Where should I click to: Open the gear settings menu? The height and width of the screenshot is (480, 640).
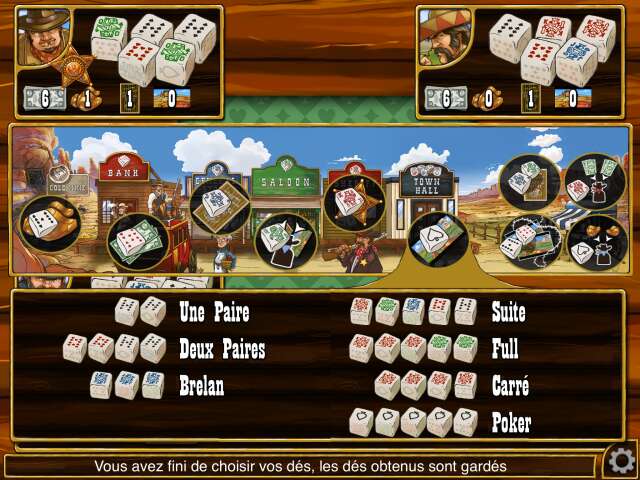tap(620, 460)
